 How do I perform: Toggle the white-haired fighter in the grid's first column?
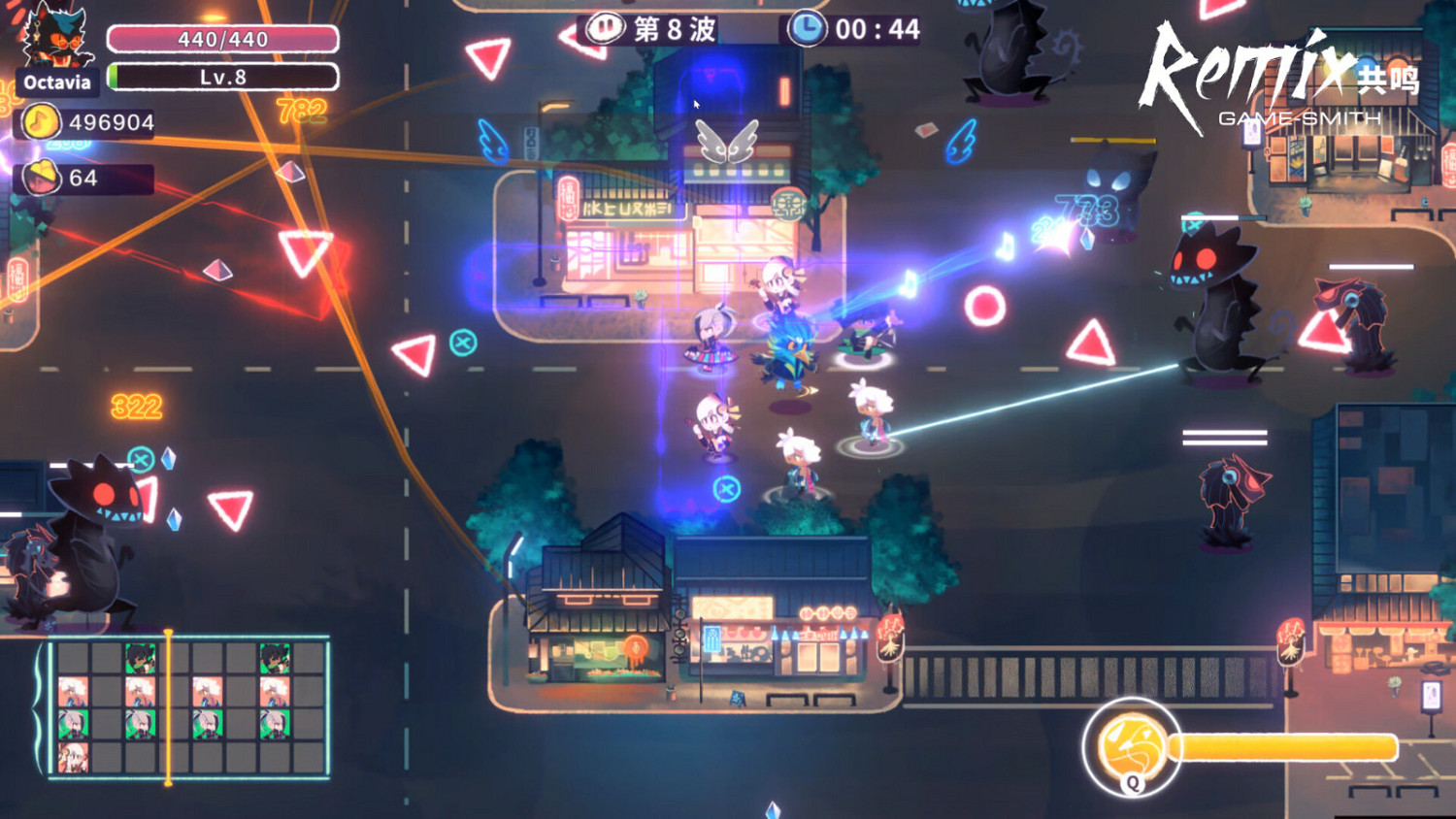[73, 691]
